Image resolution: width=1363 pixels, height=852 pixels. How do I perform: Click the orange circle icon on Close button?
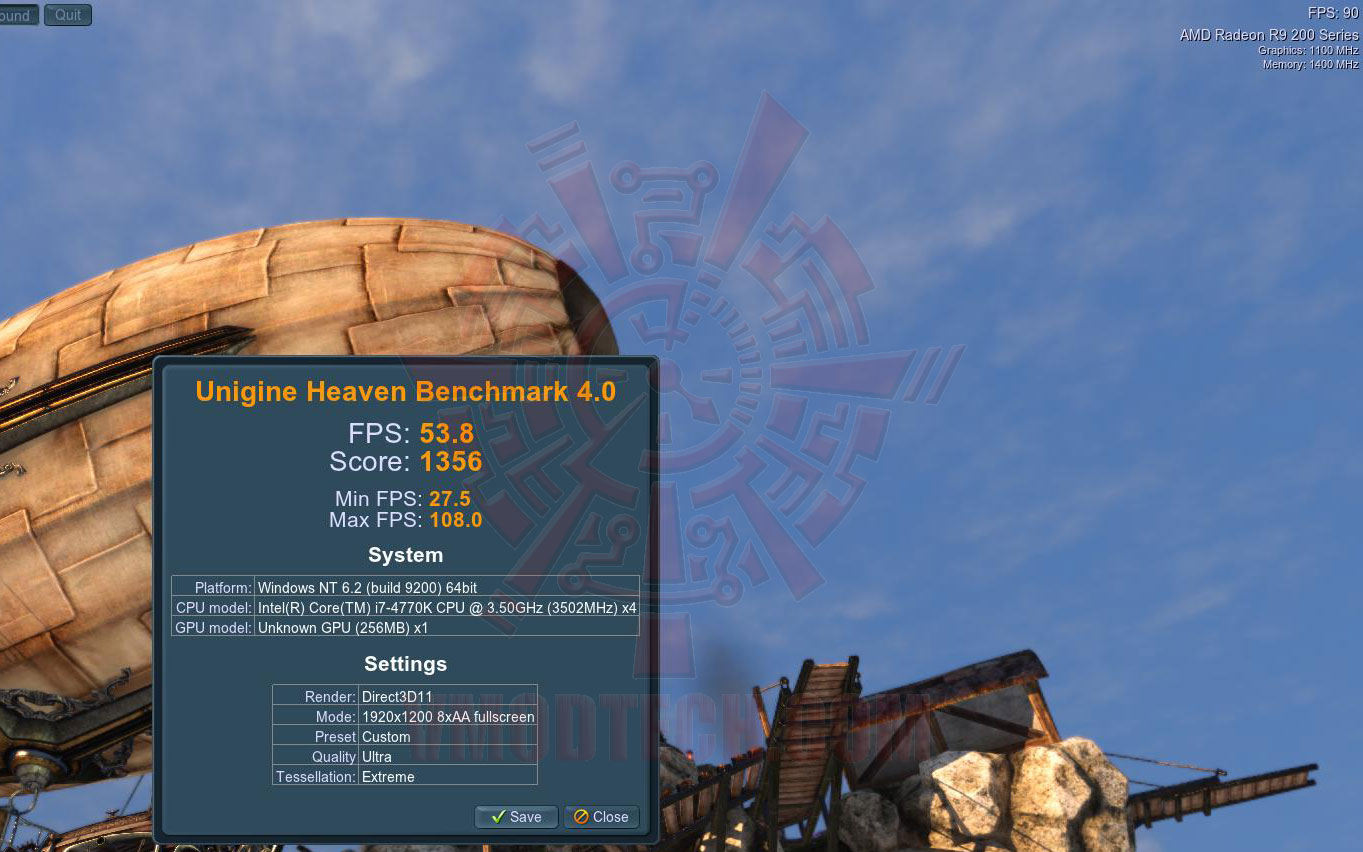tap(583, 817)
